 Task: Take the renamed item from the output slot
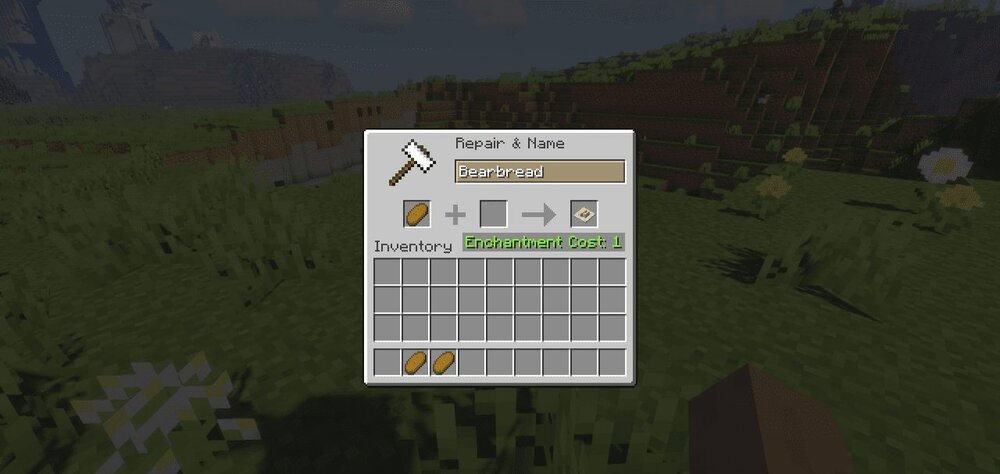click(584, 214)
